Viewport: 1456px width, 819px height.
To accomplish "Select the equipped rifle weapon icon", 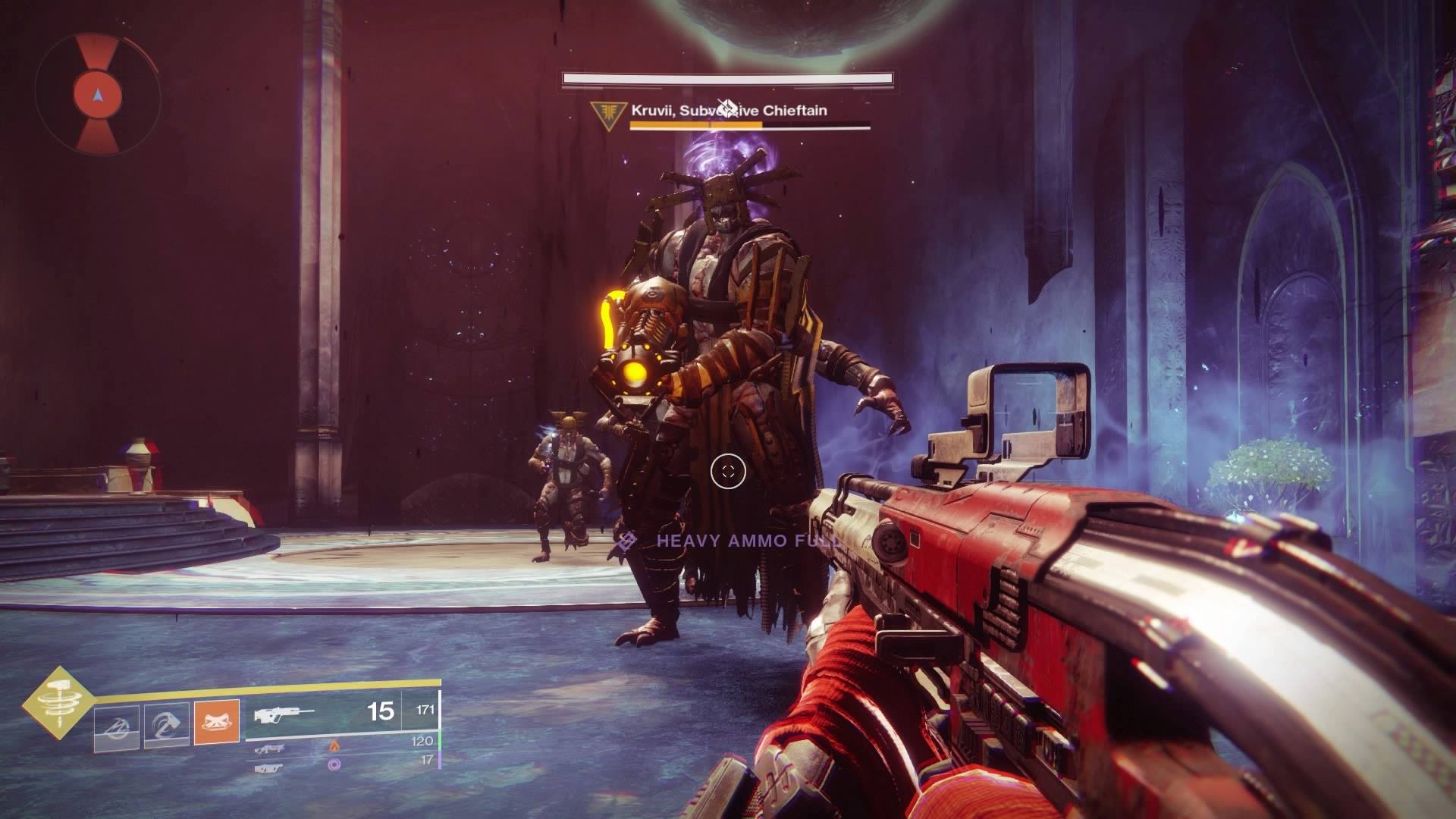I will pos(285,714).
